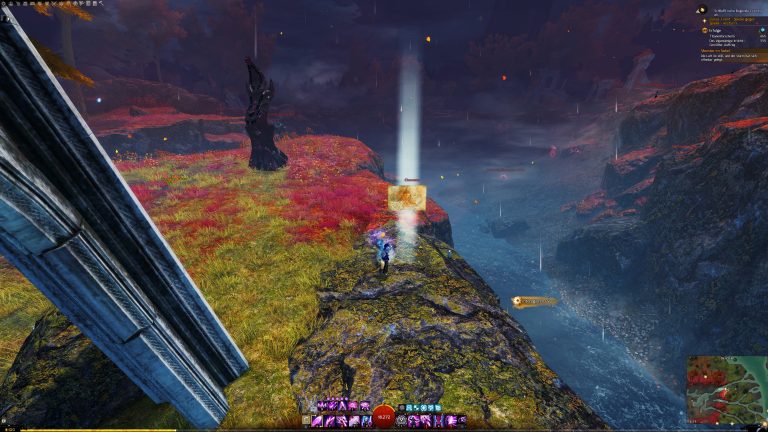Open the game menu icon on the top-left bar
Viewport: 768px width, 432px height.
click(x=5, y=4)
